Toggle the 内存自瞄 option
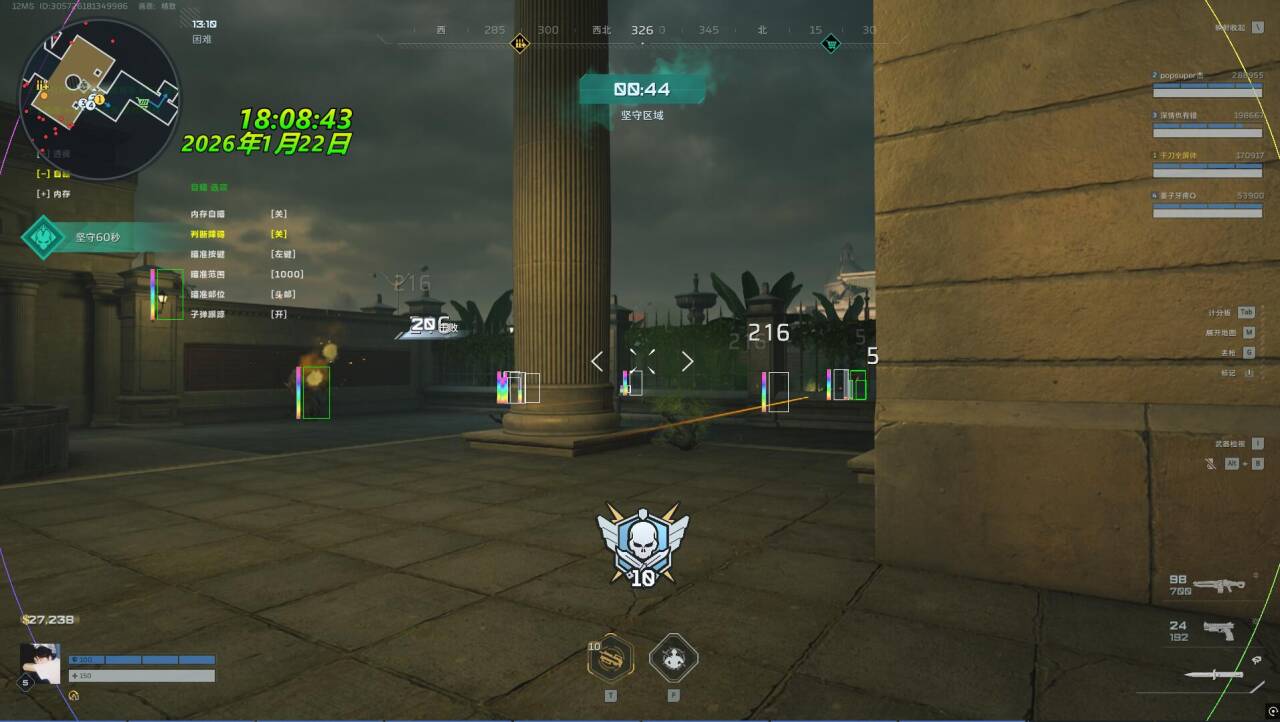This screenshot has height=722, width=1280. [279, 214]
